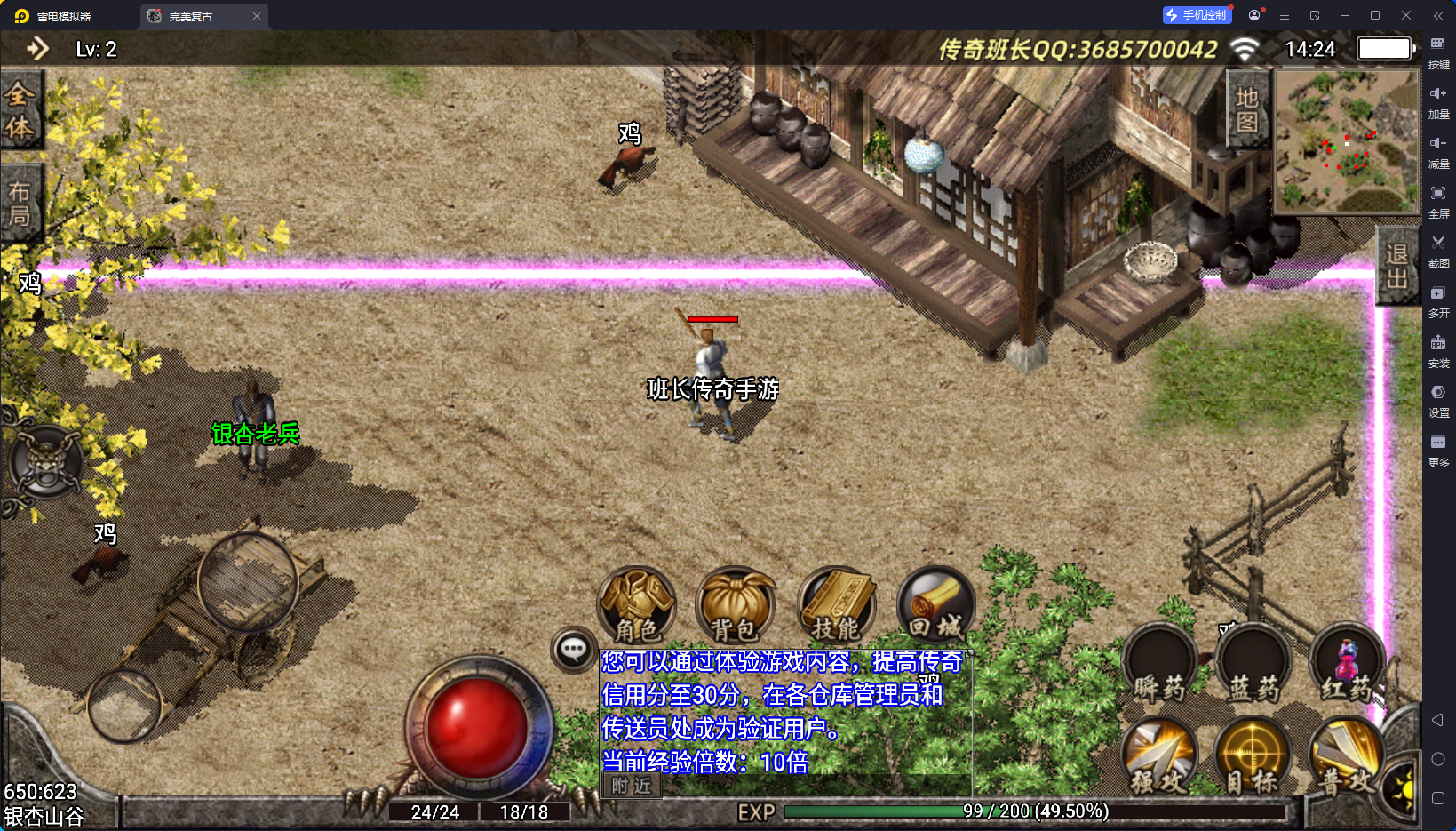This screenshot has height=831, width=1456.
Task: Expand the arrow menu beside Lv: 2
Action: click(37, 49)
